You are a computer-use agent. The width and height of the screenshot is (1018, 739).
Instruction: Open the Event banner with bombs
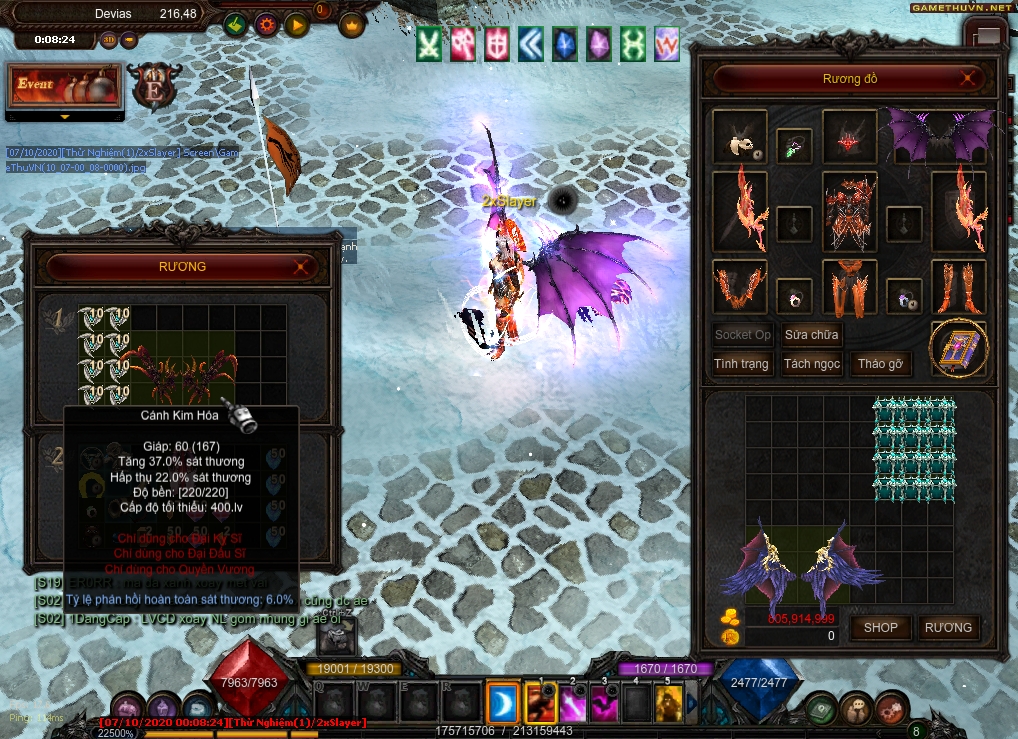coord(65,86)
